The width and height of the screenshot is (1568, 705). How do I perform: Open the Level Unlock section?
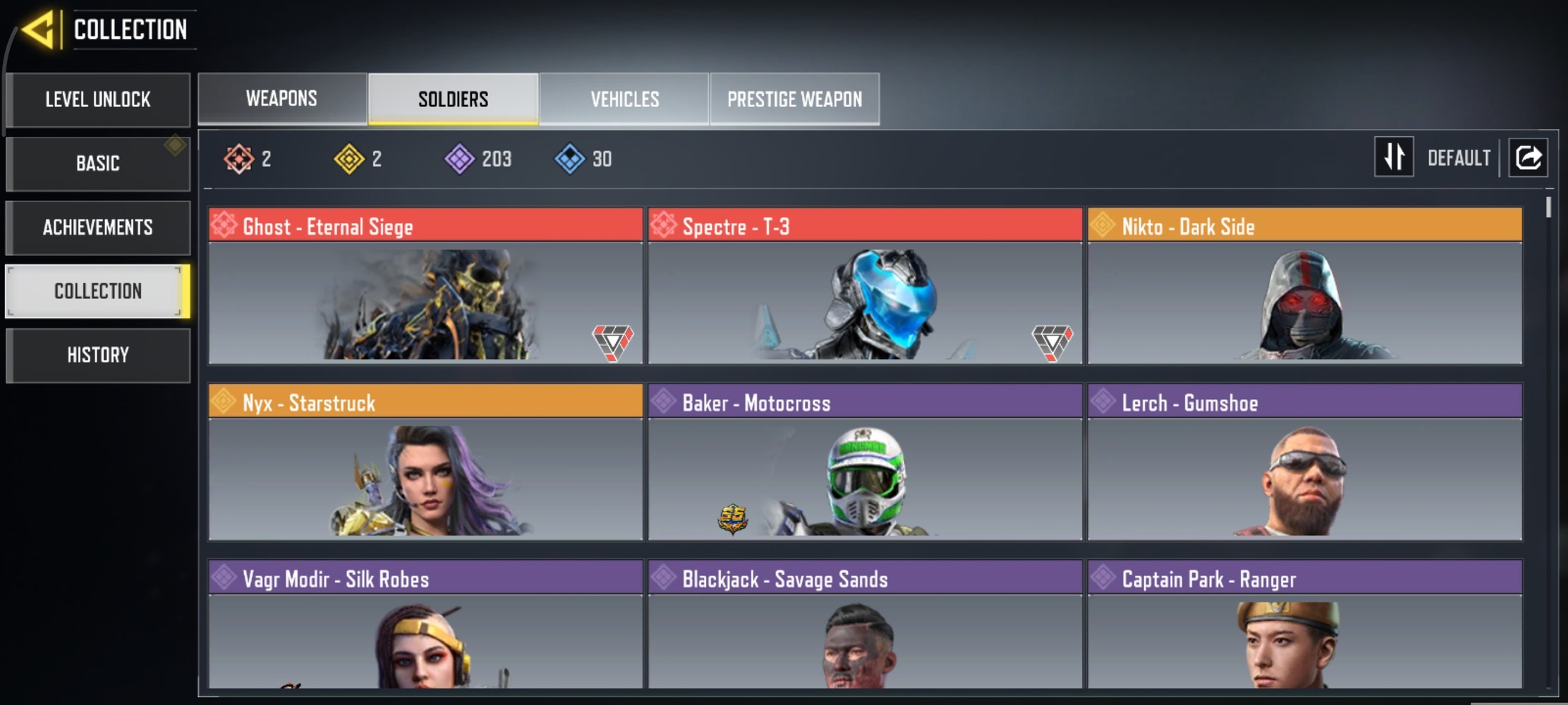[x=98, y=99]
